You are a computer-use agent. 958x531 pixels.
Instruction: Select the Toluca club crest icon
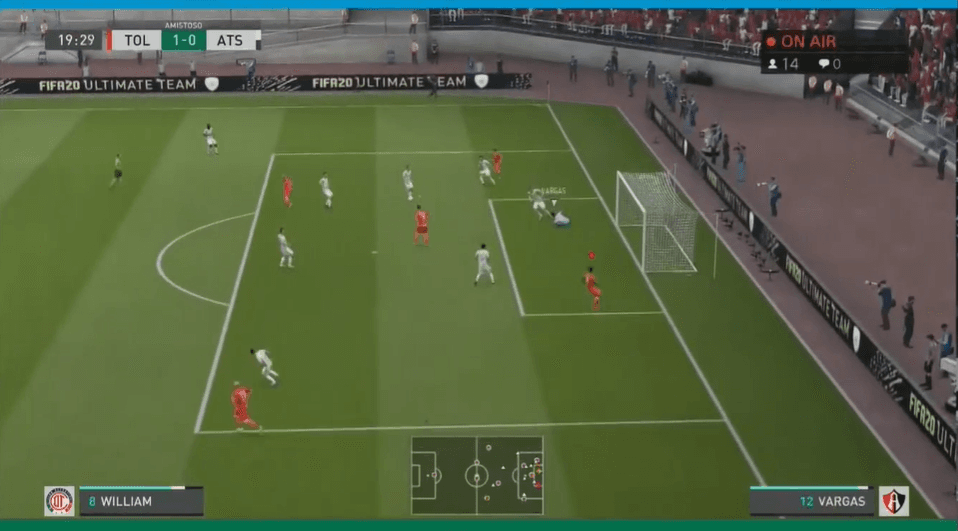click(x=59, y=501)
